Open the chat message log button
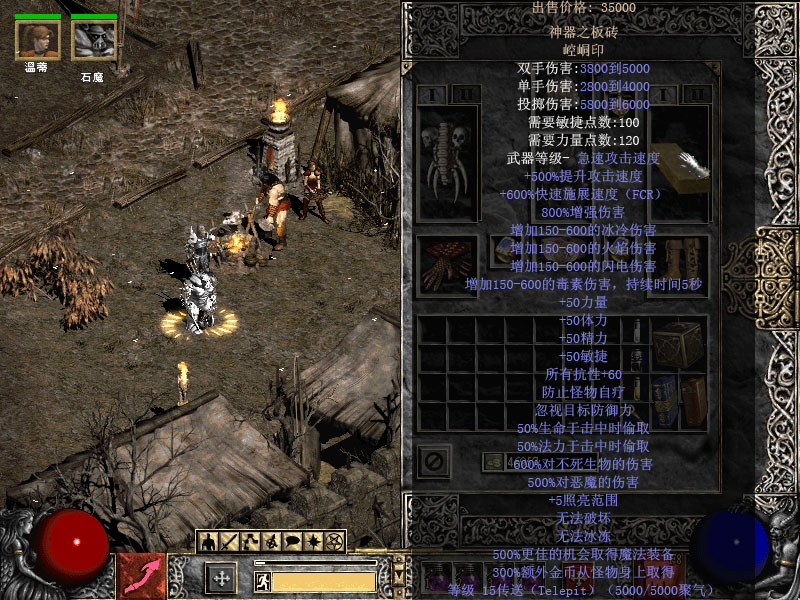800x600 pixels. point(292,542)
